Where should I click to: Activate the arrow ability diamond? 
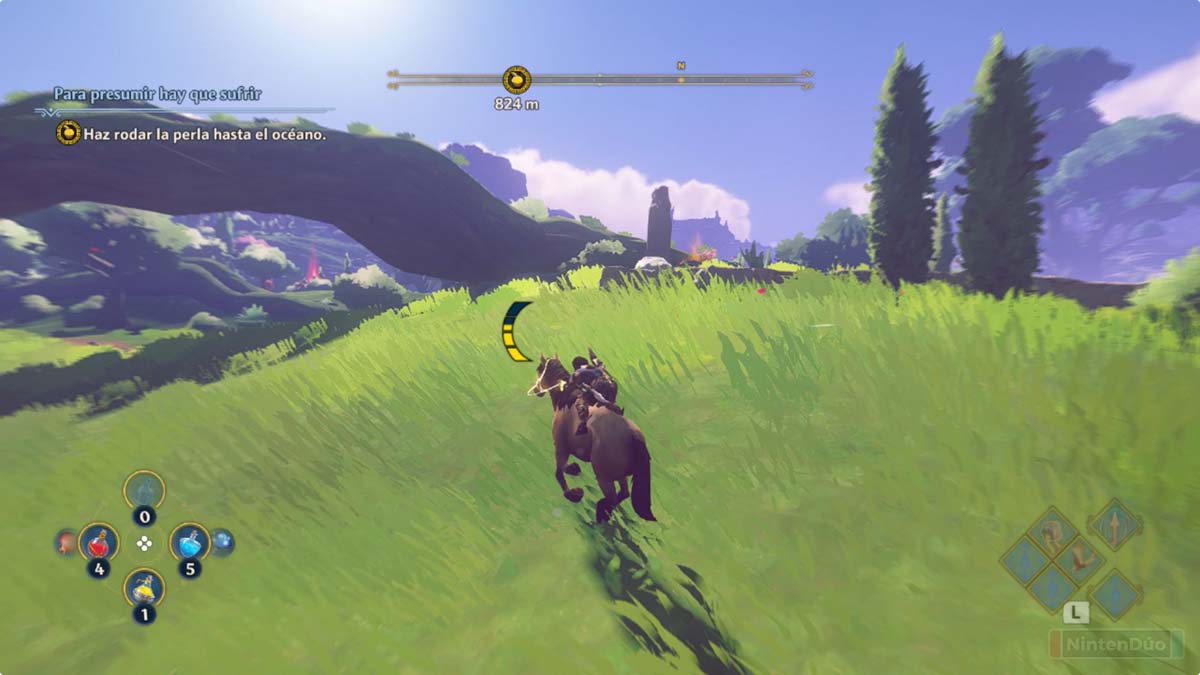[x=1115, y=524]
